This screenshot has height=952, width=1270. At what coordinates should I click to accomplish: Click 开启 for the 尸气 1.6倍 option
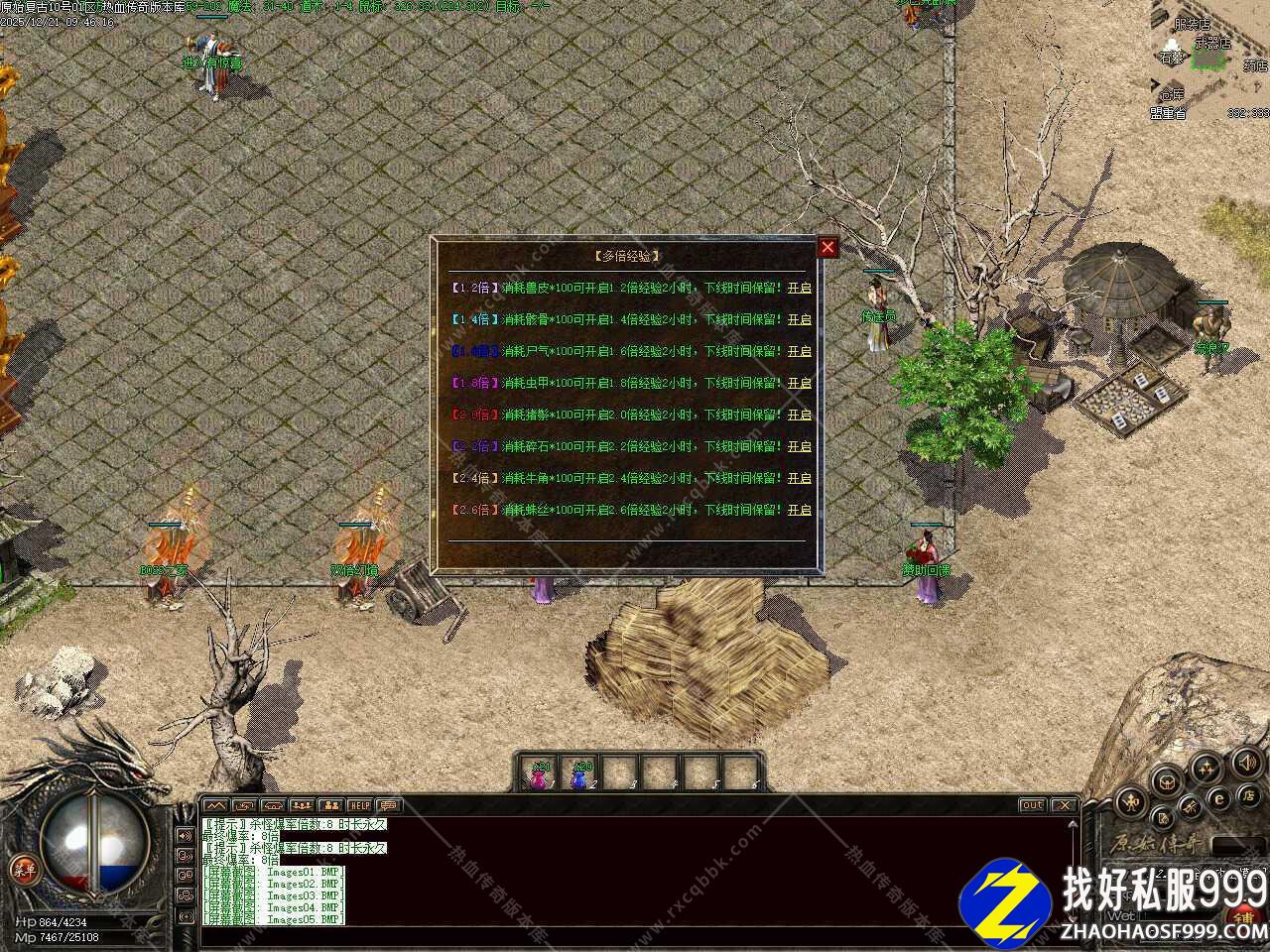(799, 351)
